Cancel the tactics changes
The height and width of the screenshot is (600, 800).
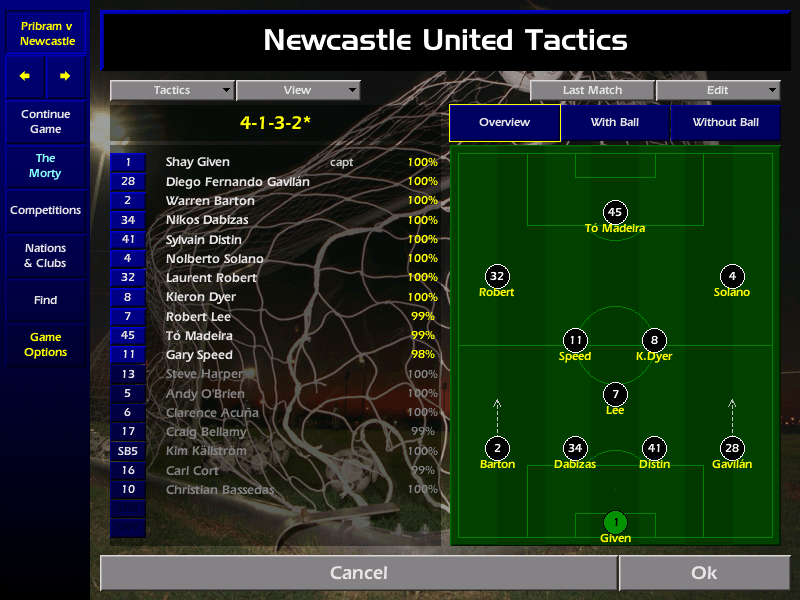coord(358,573)
